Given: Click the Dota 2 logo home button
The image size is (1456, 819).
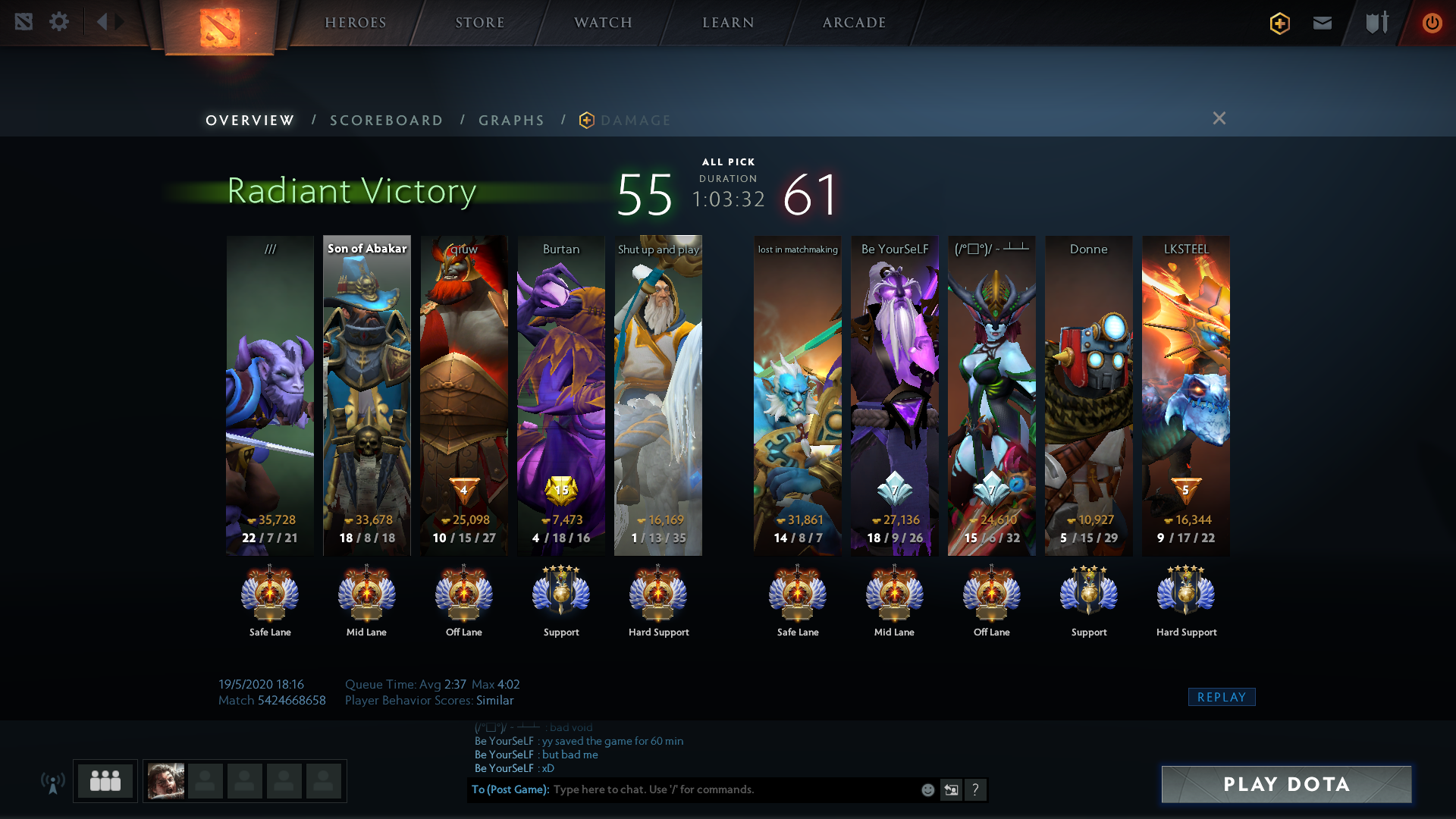Looking at the screenshot, I should tap(220, 27).
